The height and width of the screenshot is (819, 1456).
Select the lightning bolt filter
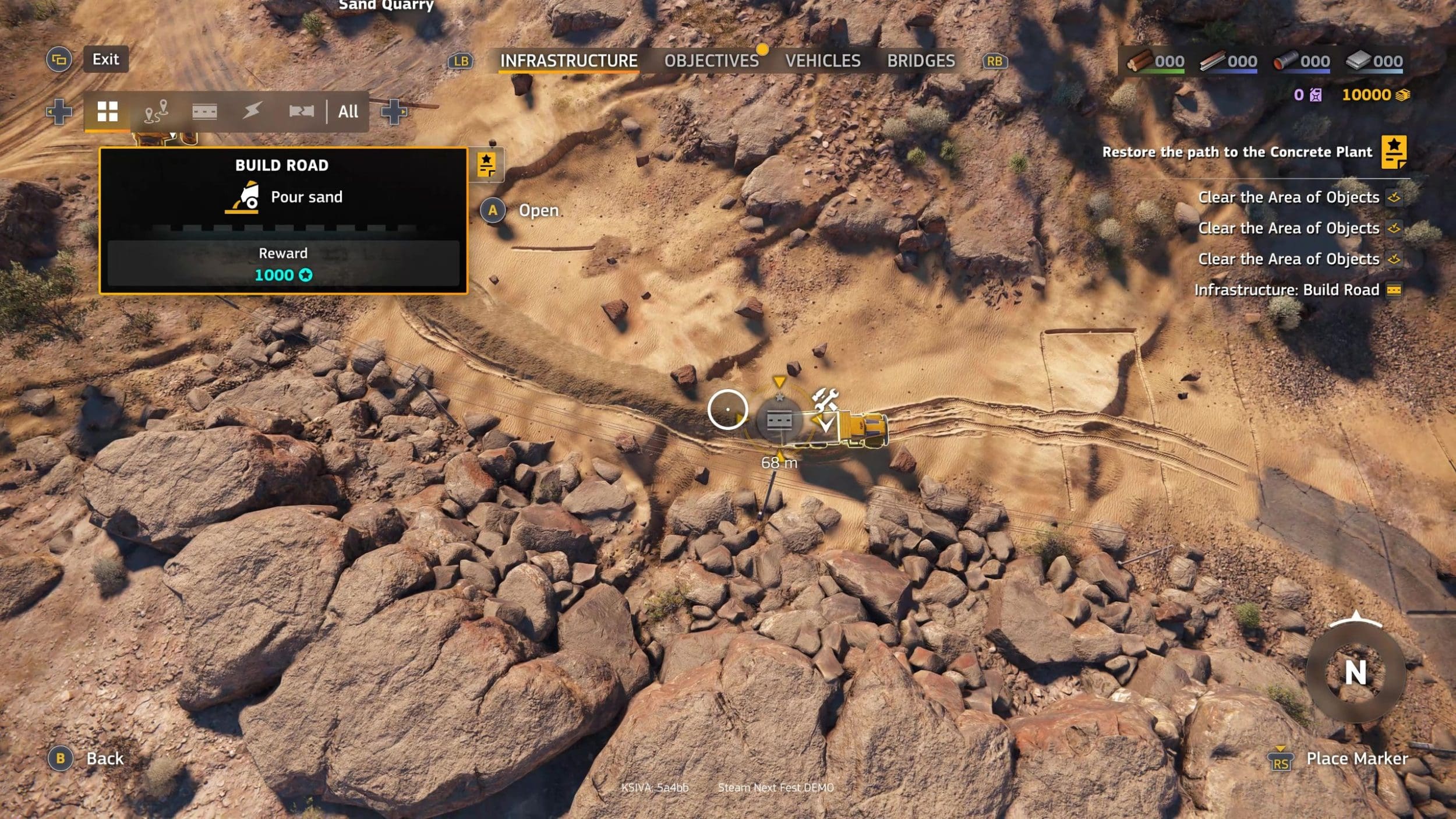(252, 111)
